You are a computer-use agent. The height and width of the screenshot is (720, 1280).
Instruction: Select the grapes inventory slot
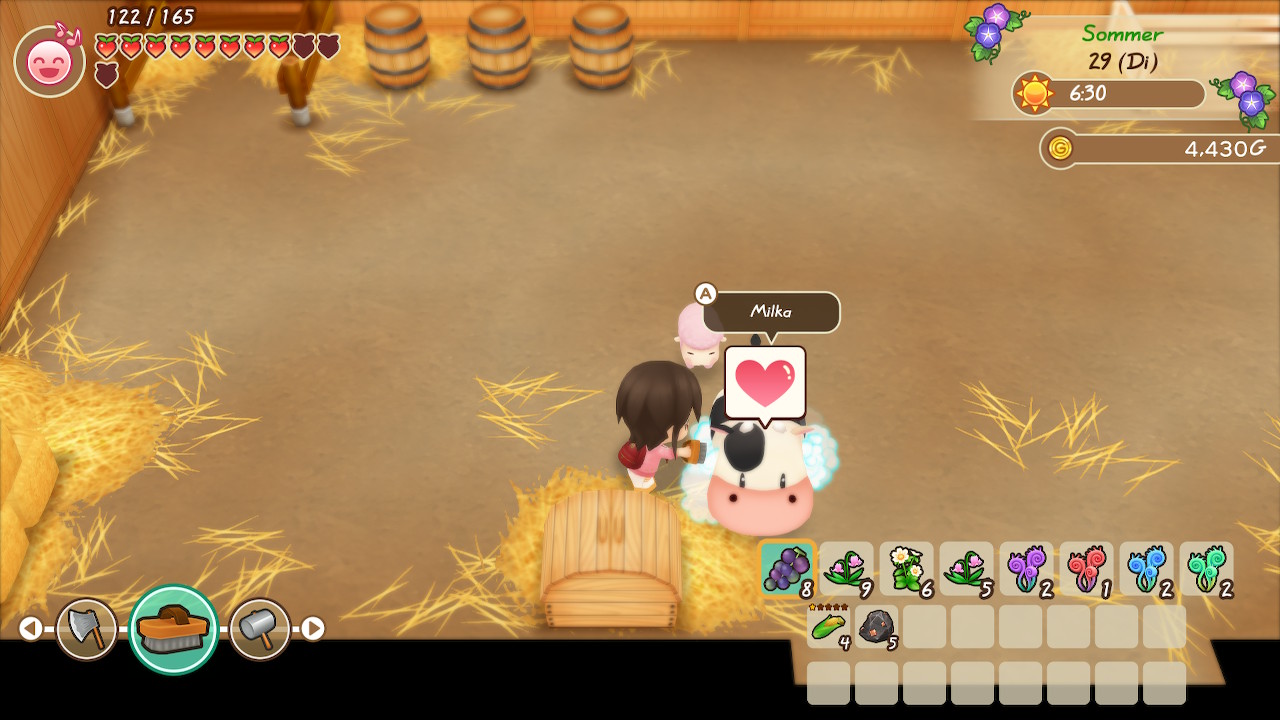click(x=787, y=569)
